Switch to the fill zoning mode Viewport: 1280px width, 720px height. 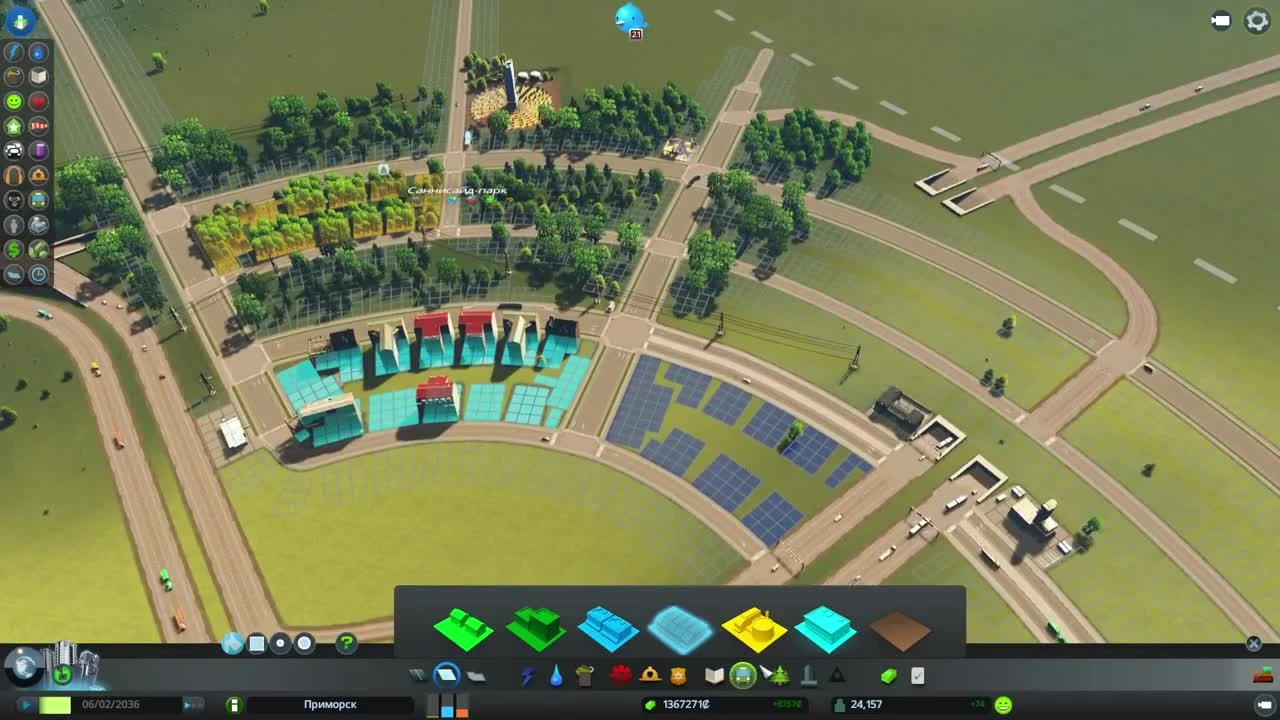click(x=233, y=643)
